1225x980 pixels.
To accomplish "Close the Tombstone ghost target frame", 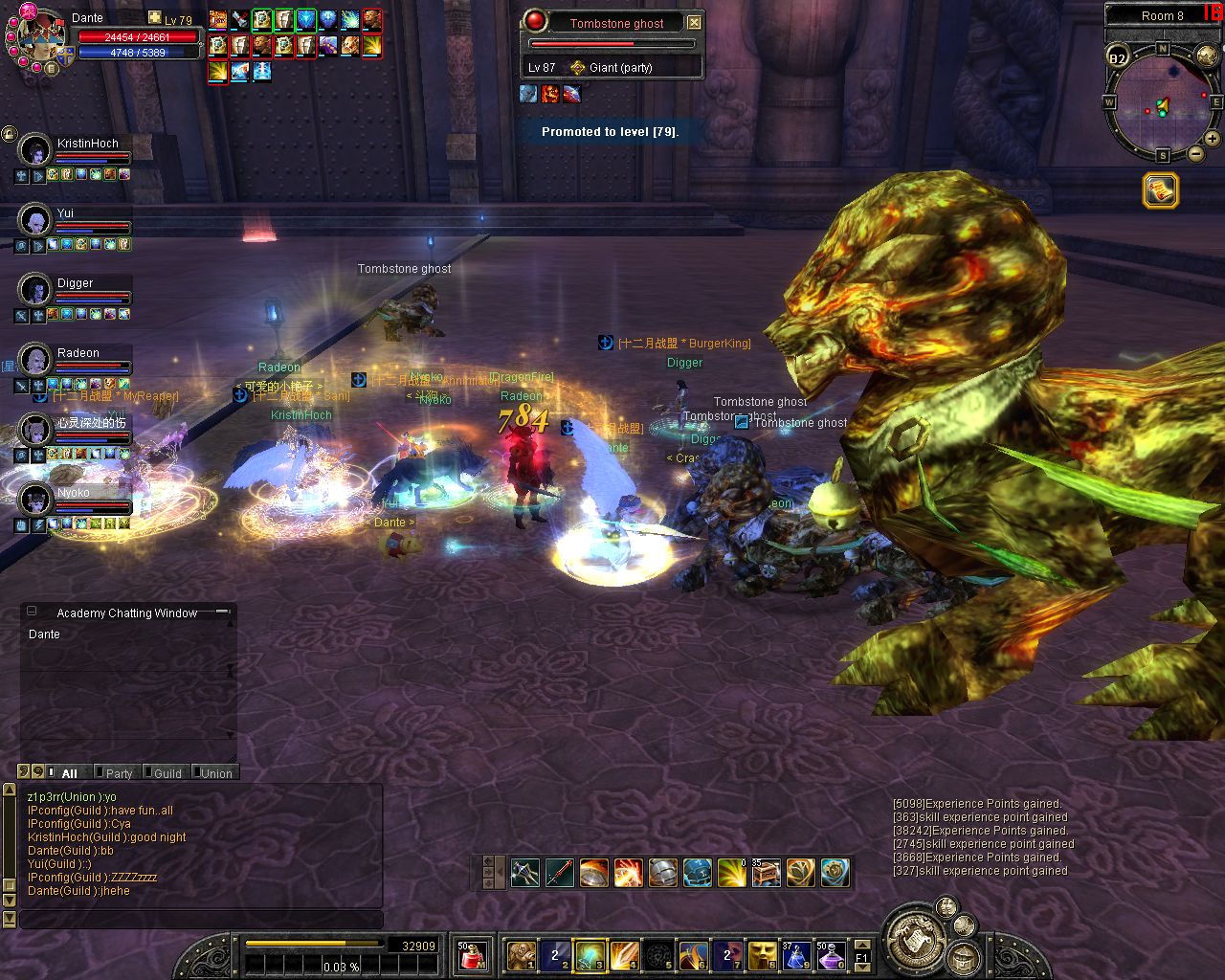I will [695, 22].
